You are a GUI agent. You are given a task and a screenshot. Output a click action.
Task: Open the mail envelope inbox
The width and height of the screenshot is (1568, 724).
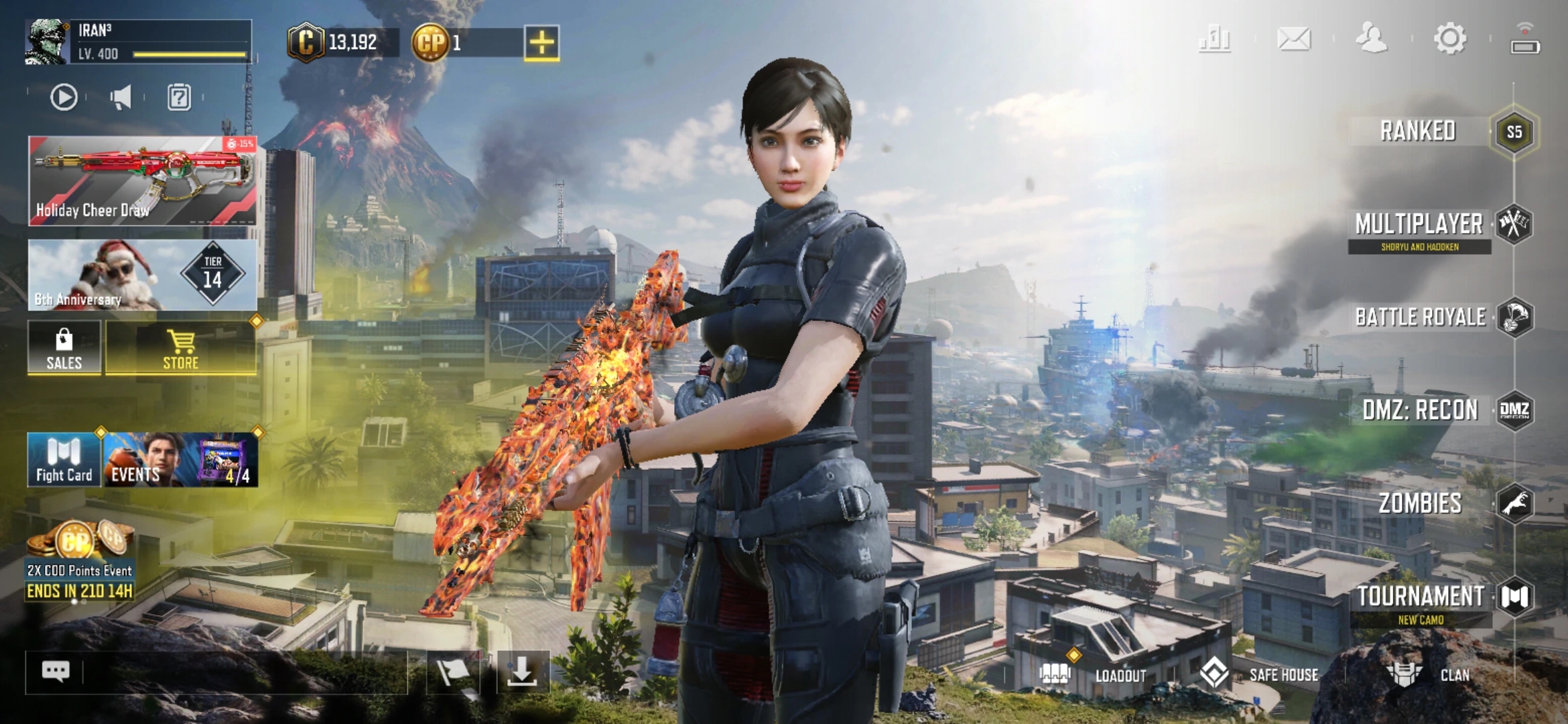[1293, 39]
